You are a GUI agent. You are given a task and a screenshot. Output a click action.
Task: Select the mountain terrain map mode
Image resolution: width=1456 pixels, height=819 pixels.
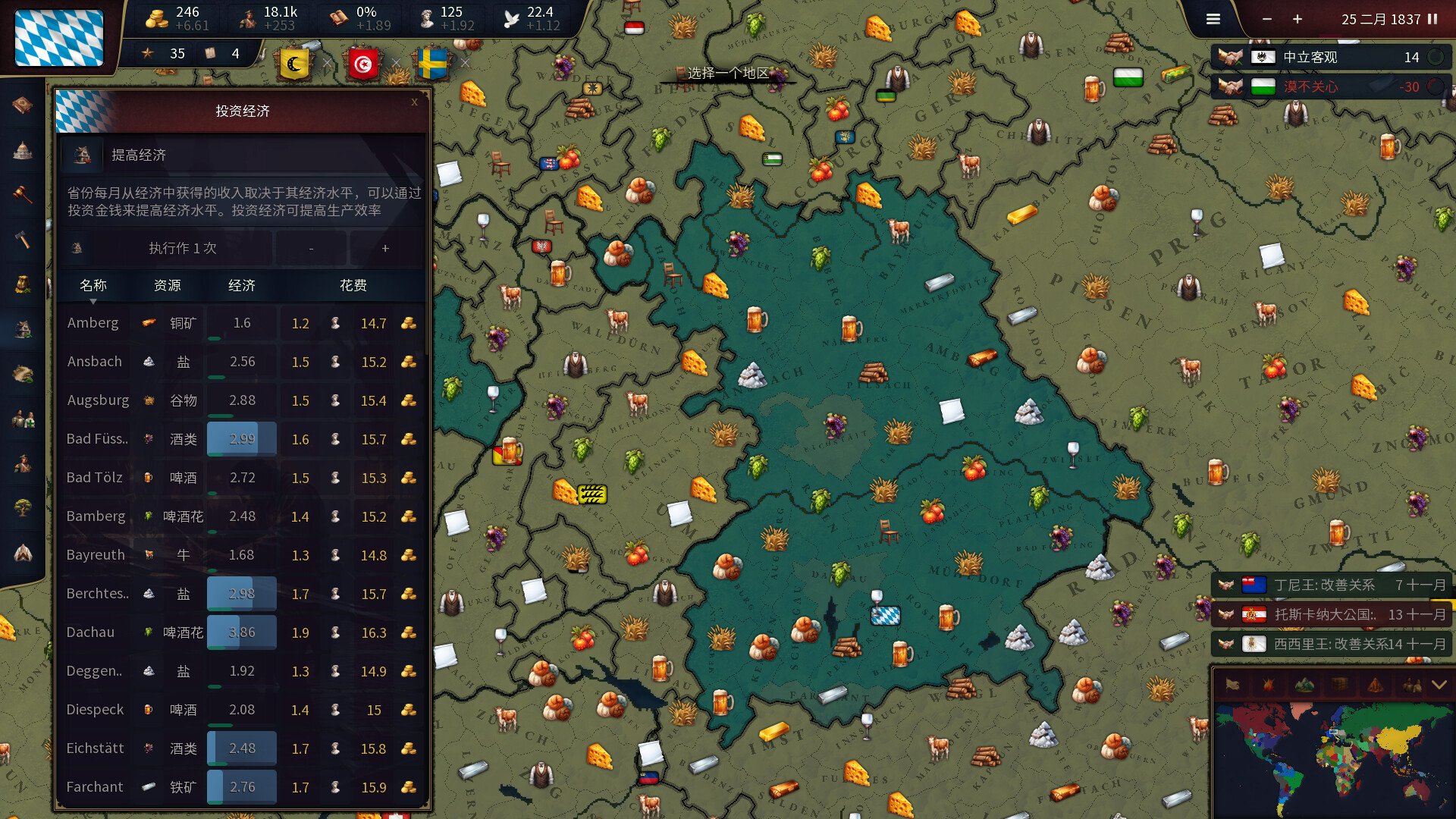[x=1304, y=685]
